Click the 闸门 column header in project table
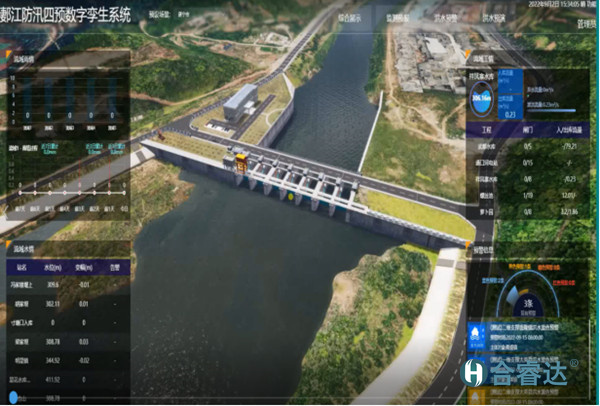600x406 pixels. tap(527, 130)
